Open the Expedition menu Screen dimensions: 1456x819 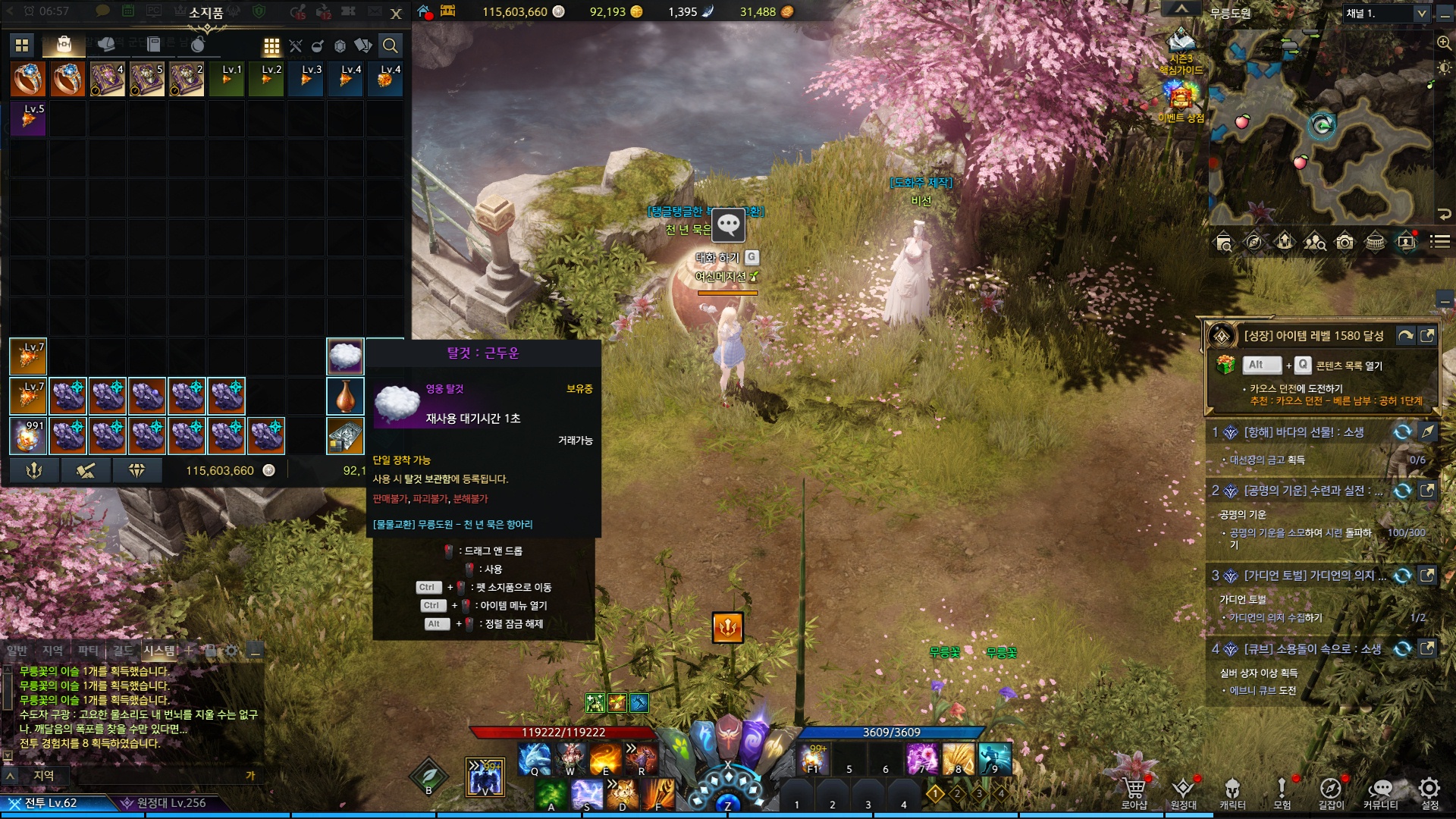pos(1183,791)
